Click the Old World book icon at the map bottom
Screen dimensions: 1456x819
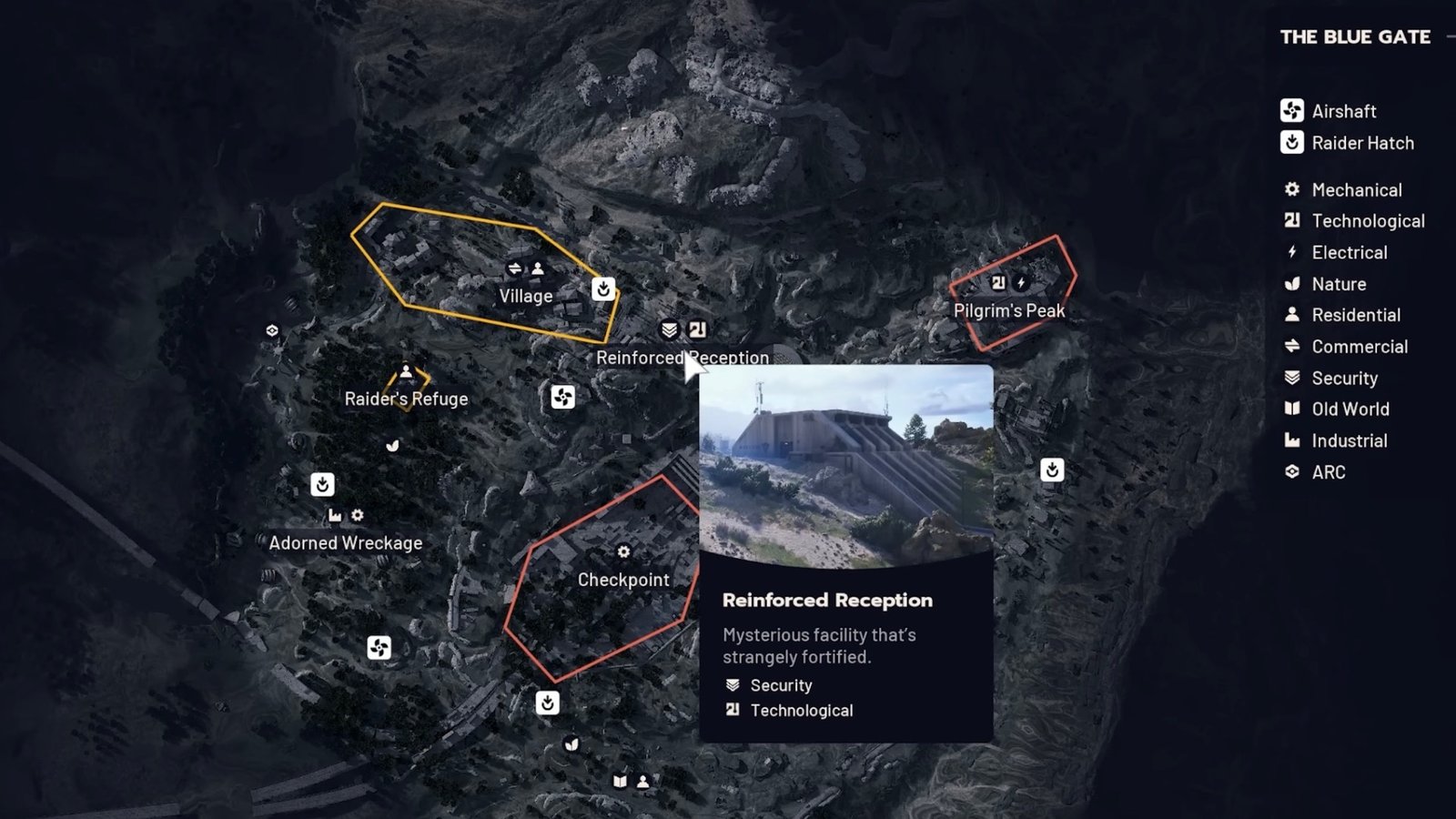tap(621, 780)
